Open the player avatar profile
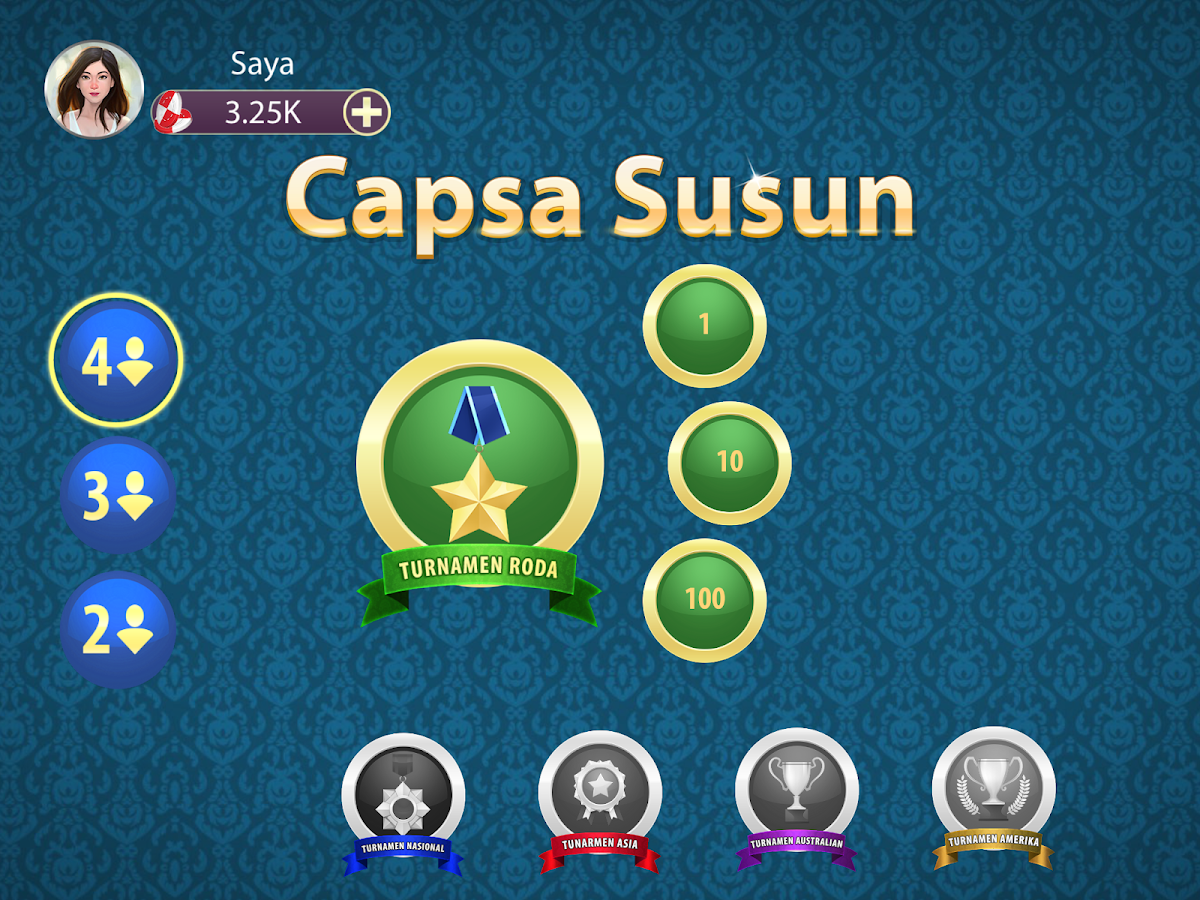The image size is (1200, 900). 94,89
